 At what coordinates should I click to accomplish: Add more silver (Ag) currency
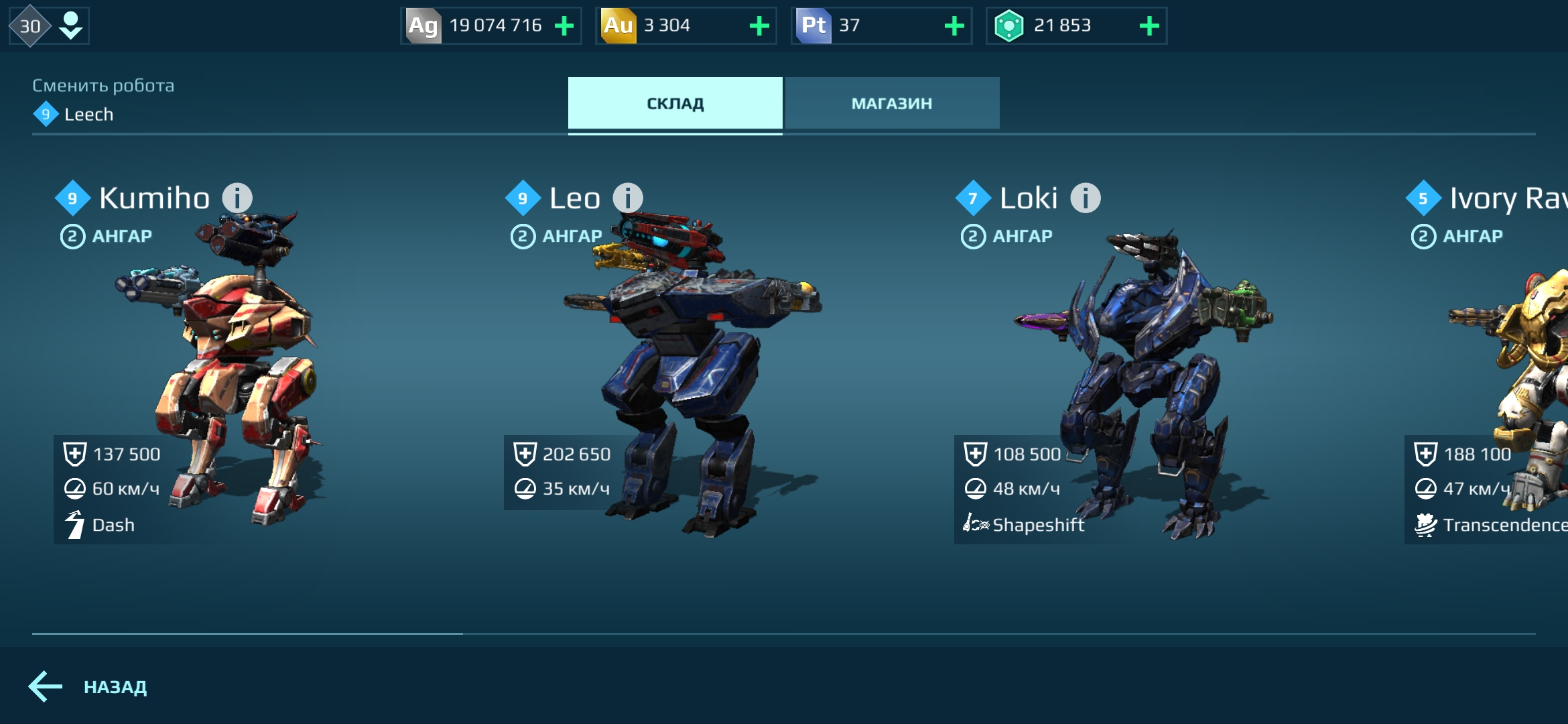[564, 26]
